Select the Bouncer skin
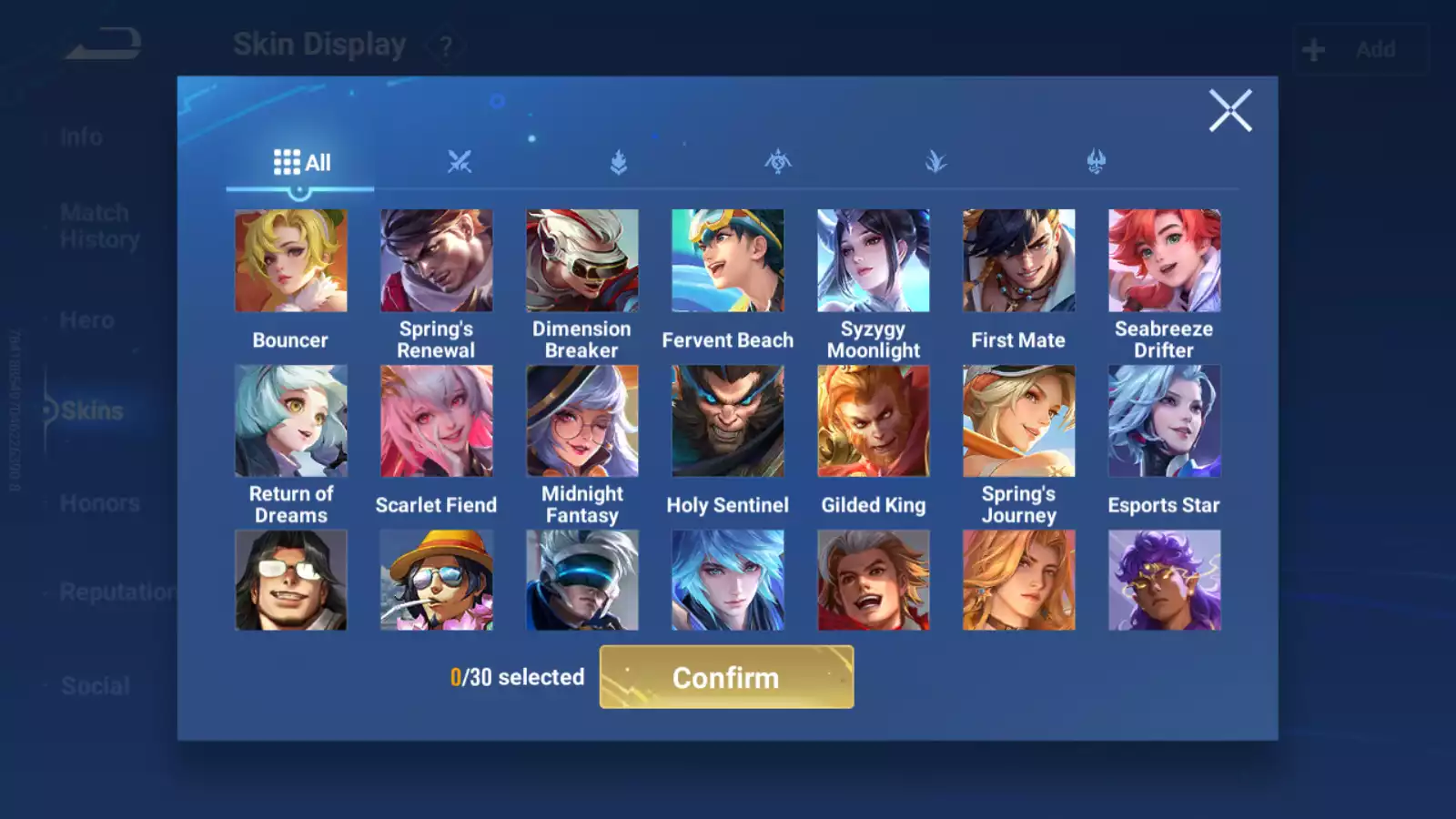 tap(290, 261)
